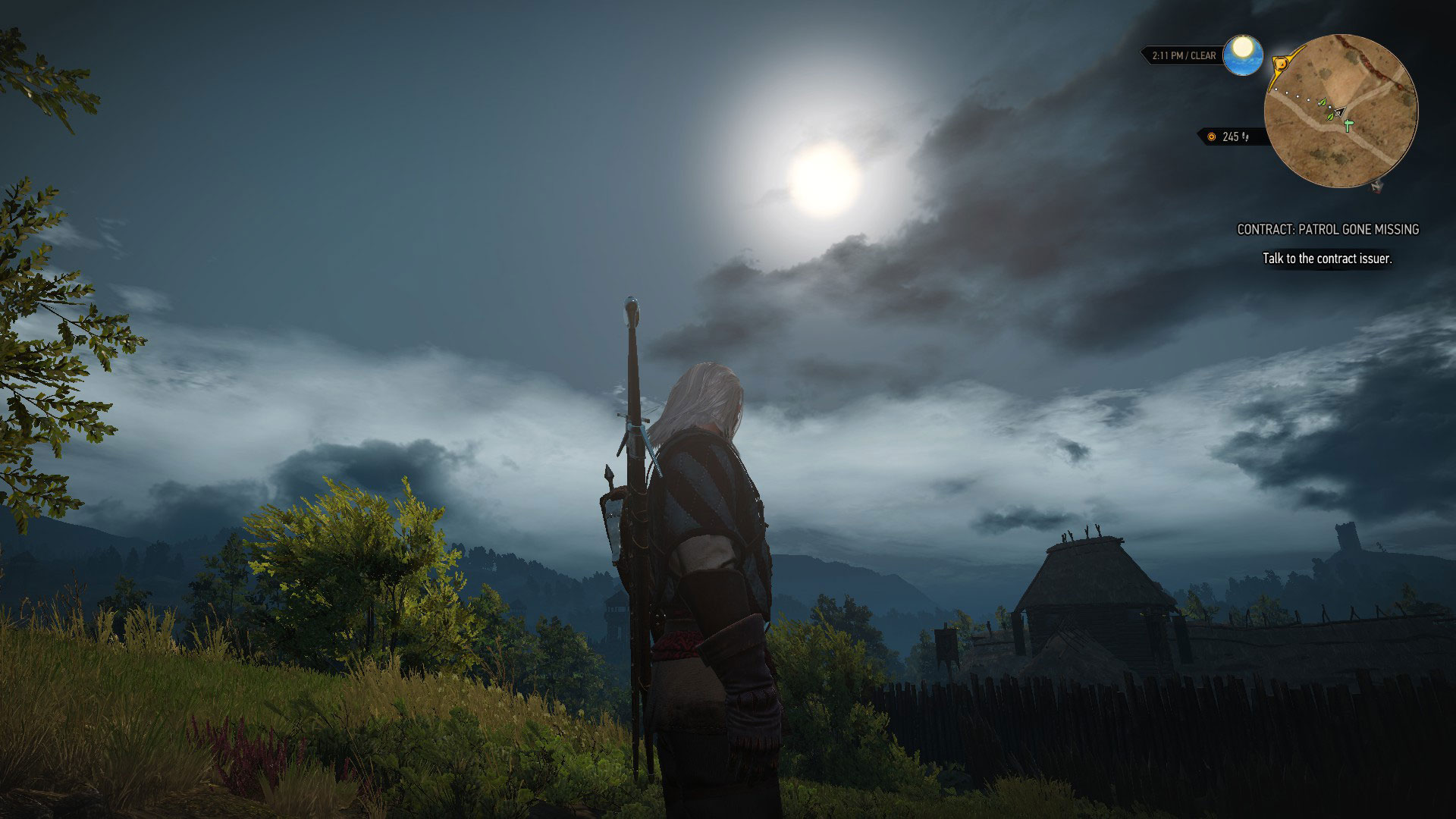
Task: Select the upper herb leaf icon on minimap
Action: 1322,103
